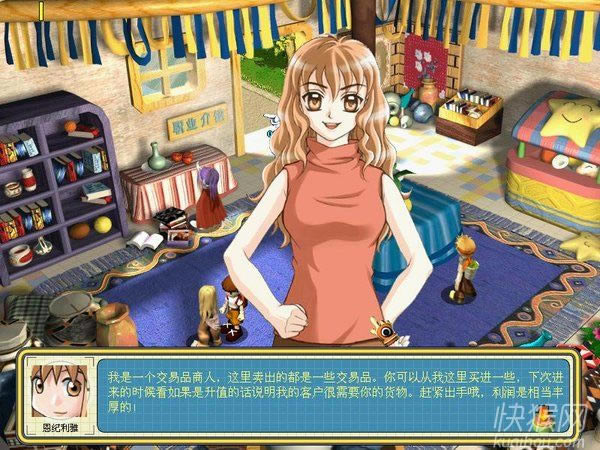Click the speaker portrait in the dialogue box
The height and width of the screenshot is (450, 600).
pos(55,386)
